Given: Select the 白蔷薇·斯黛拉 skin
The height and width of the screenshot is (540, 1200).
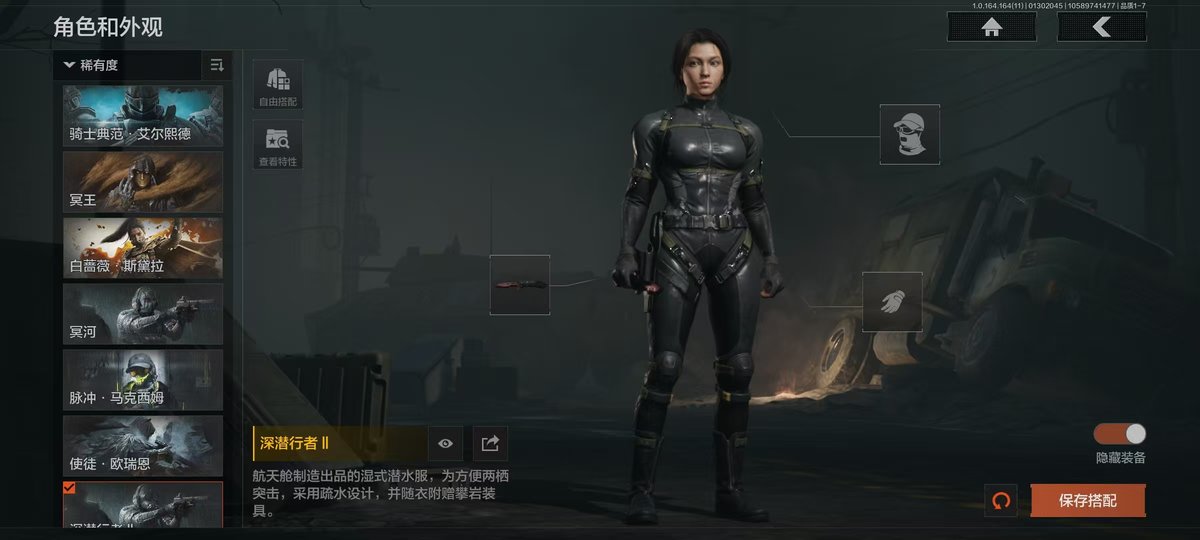Looking at the screenshot, I should point(143,248).
